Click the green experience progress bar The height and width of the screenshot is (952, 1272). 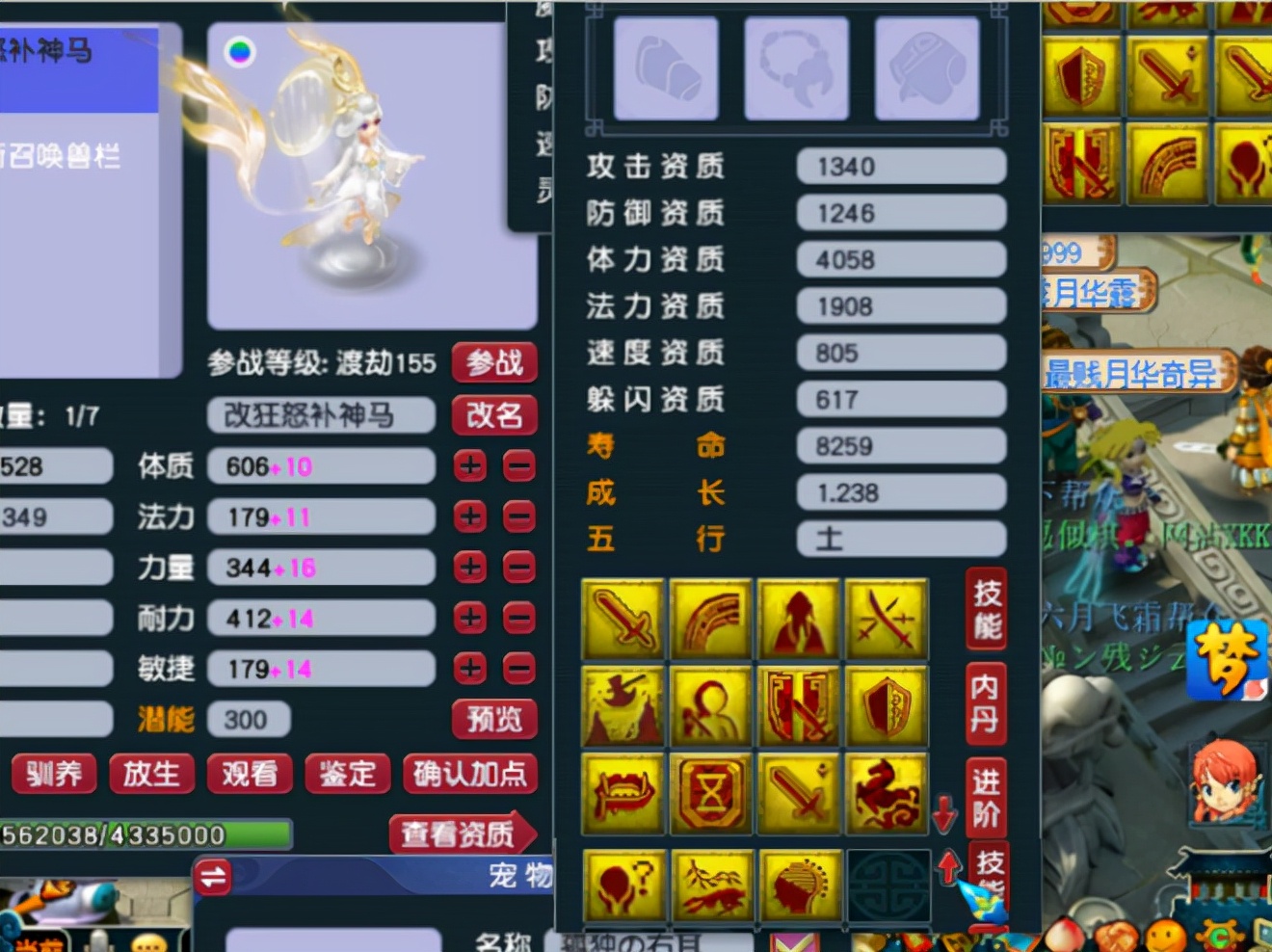coord(145,831)
